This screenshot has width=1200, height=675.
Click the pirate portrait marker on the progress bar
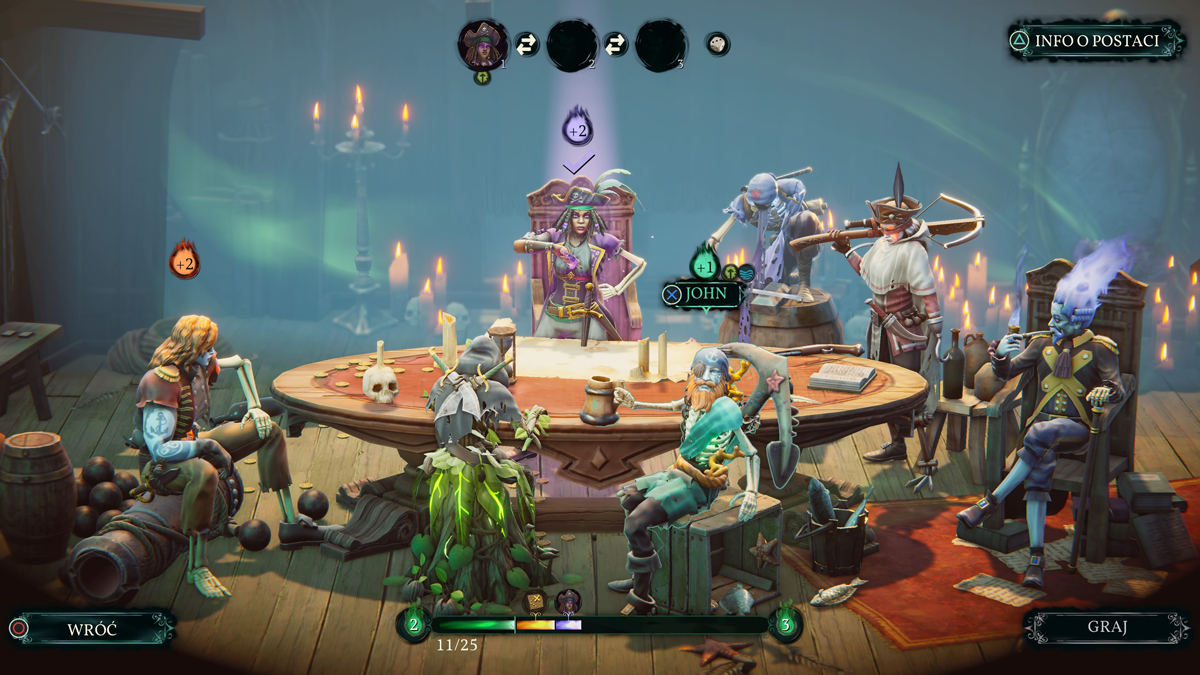pyautogui.click(x=568, y=600)
